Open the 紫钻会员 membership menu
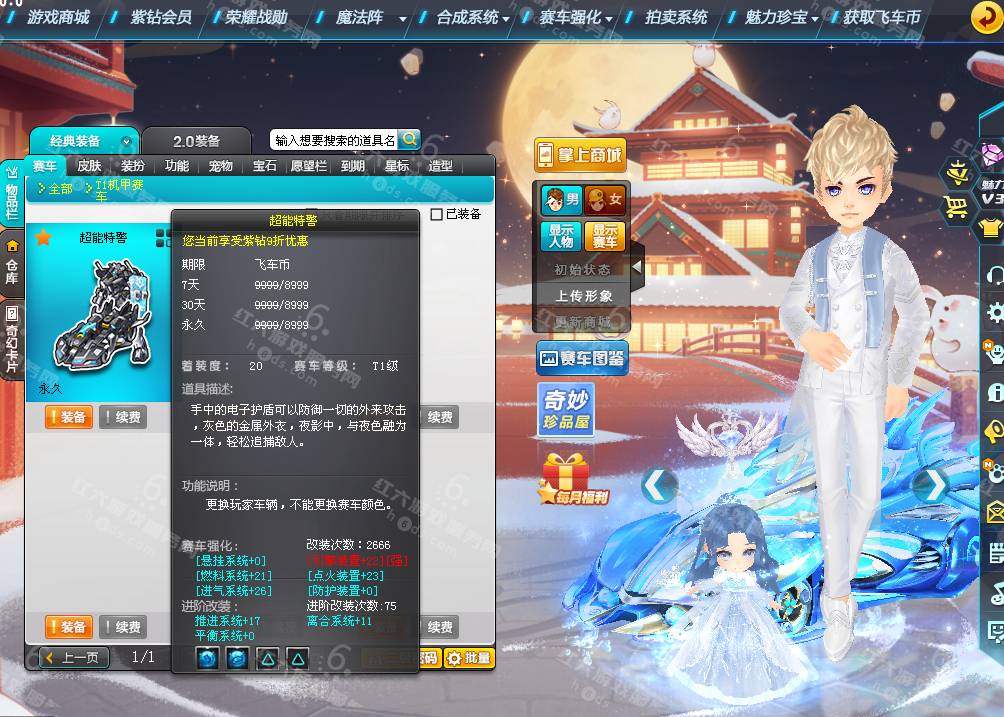 (x=160, y=17)
